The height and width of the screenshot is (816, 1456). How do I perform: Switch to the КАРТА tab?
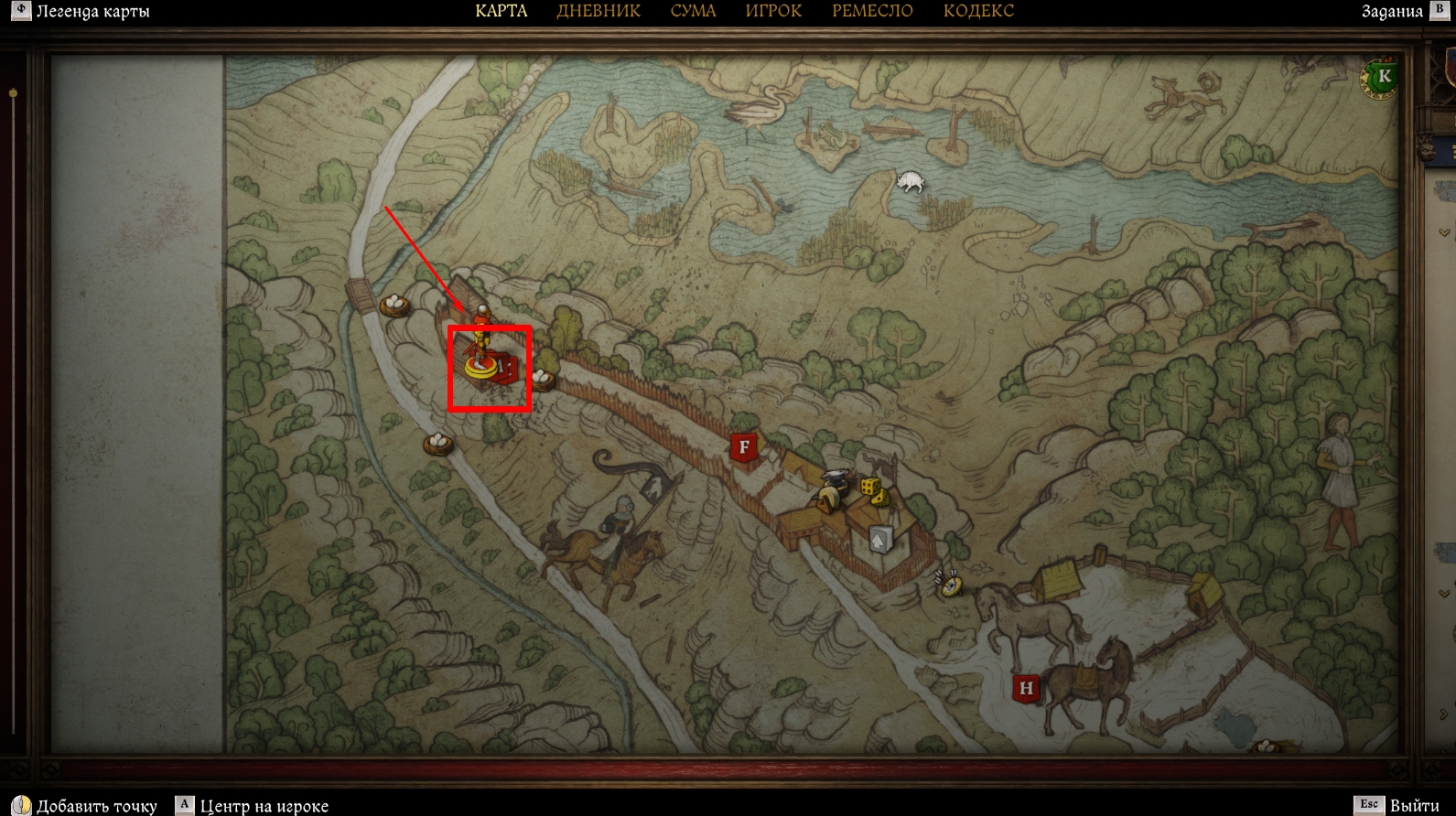502,12
